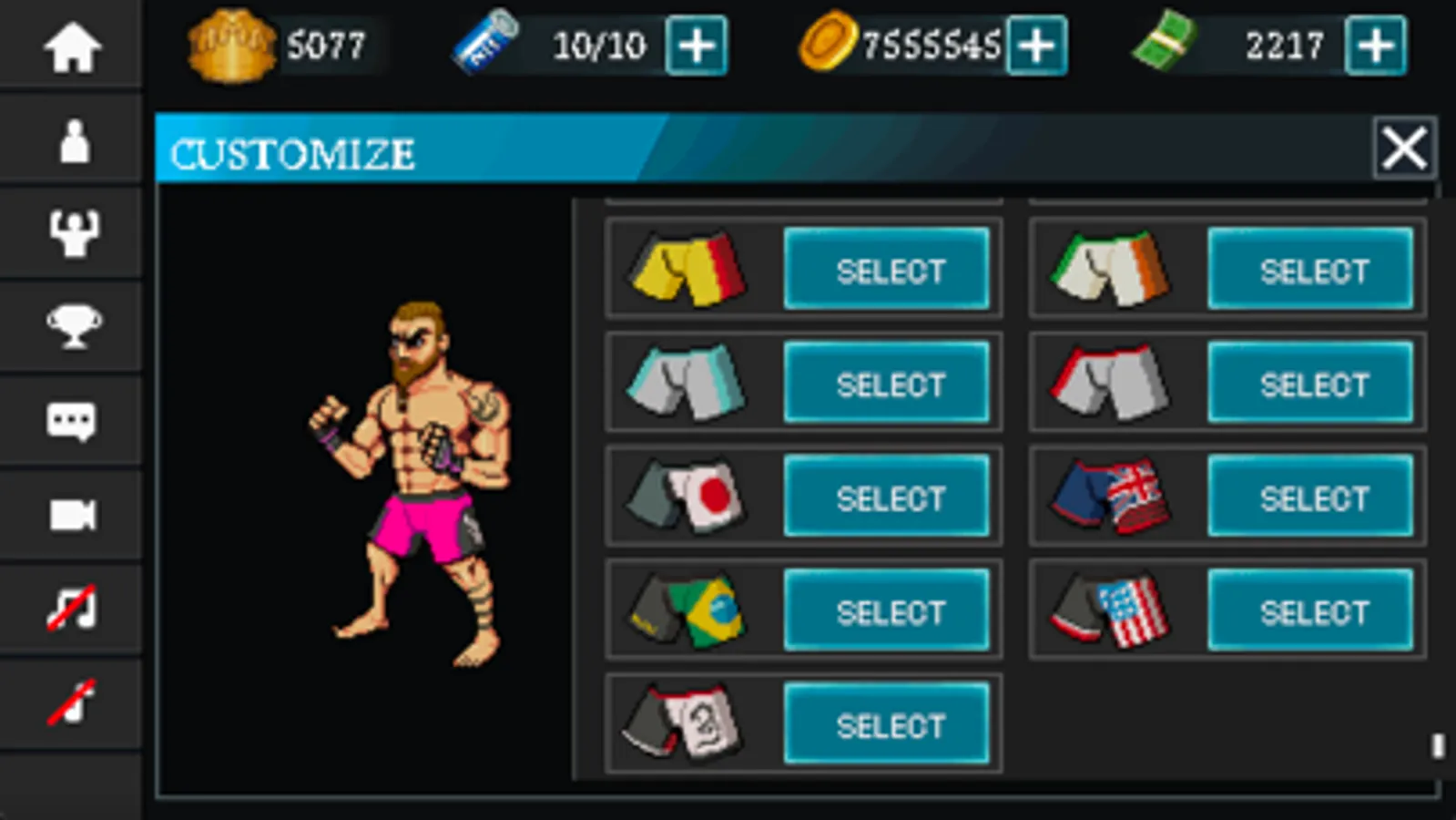Select the Belgium flag shorts
Image resolution: width=1456 pixels, height=820 pixels.
click(x=886, y=270)
